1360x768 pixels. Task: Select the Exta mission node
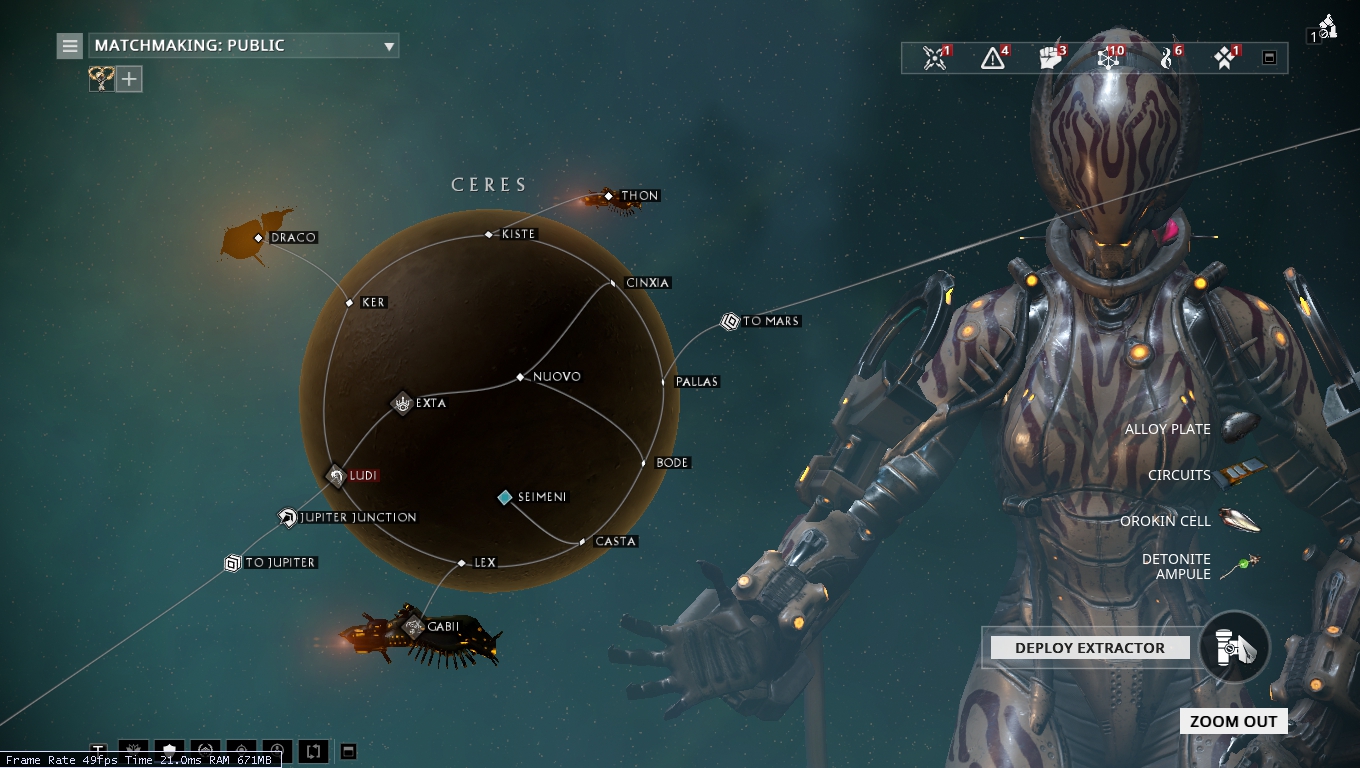pos(402,404)
